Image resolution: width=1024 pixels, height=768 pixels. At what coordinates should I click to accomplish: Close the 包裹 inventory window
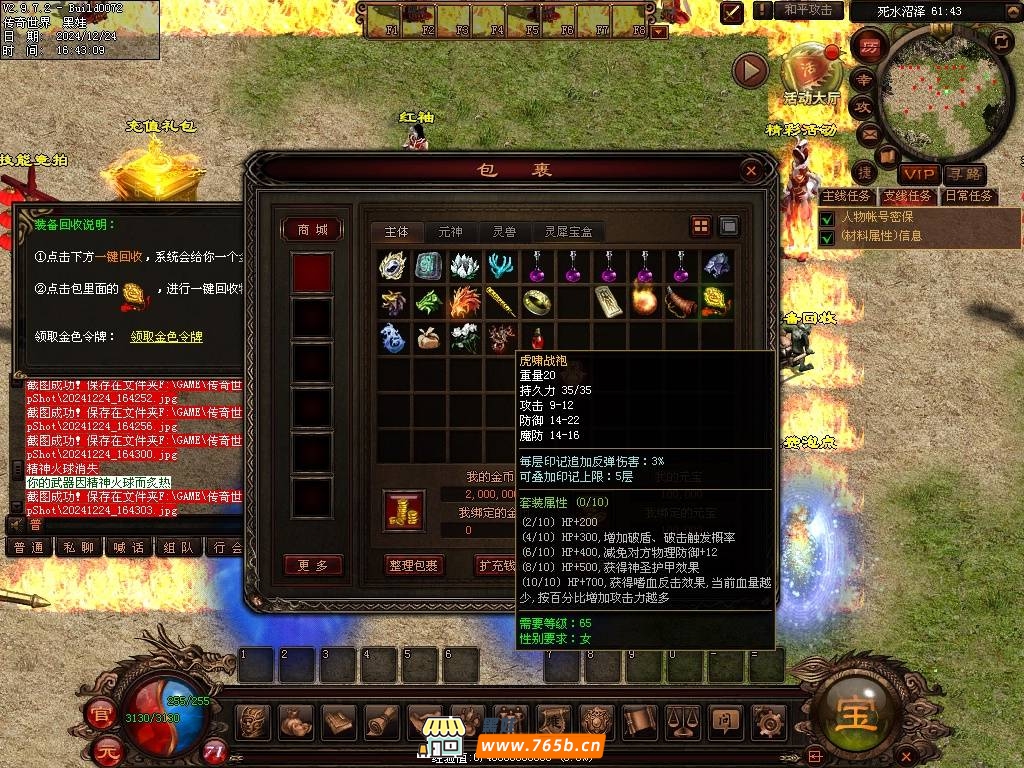[751, 171]
